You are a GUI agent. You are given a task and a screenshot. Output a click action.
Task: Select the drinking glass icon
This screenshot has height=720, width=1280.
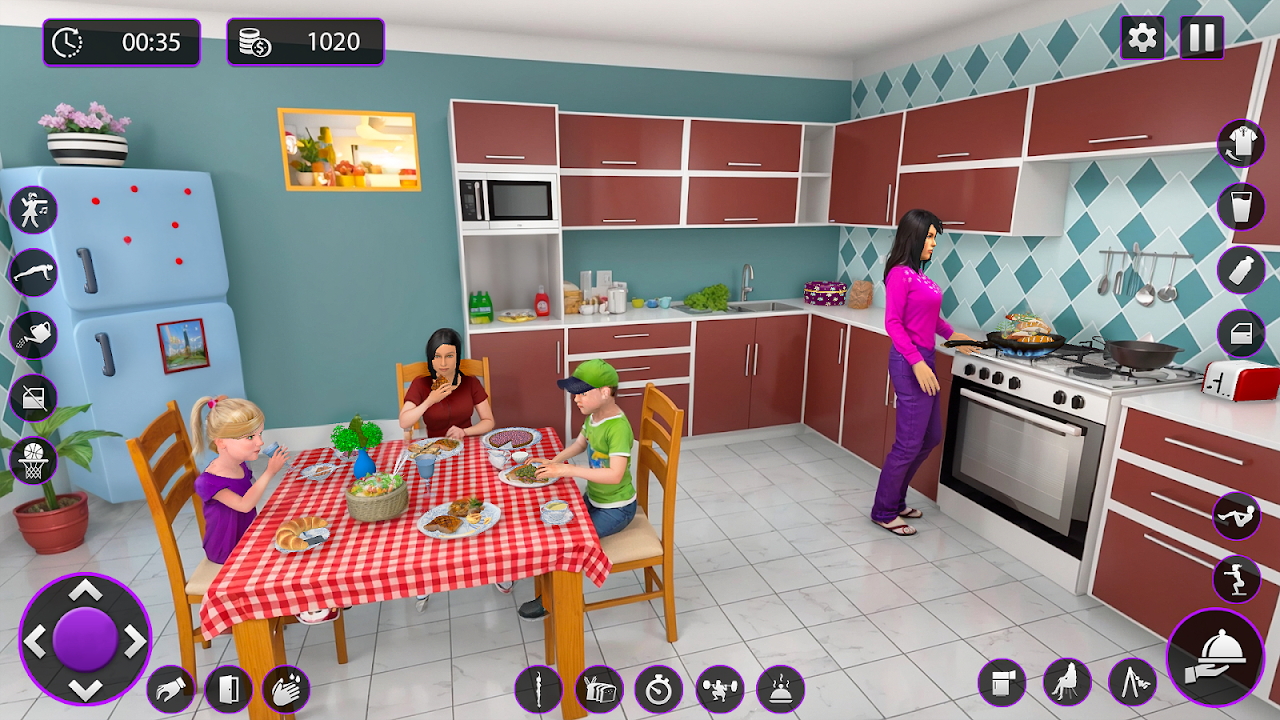(1241, 207)
